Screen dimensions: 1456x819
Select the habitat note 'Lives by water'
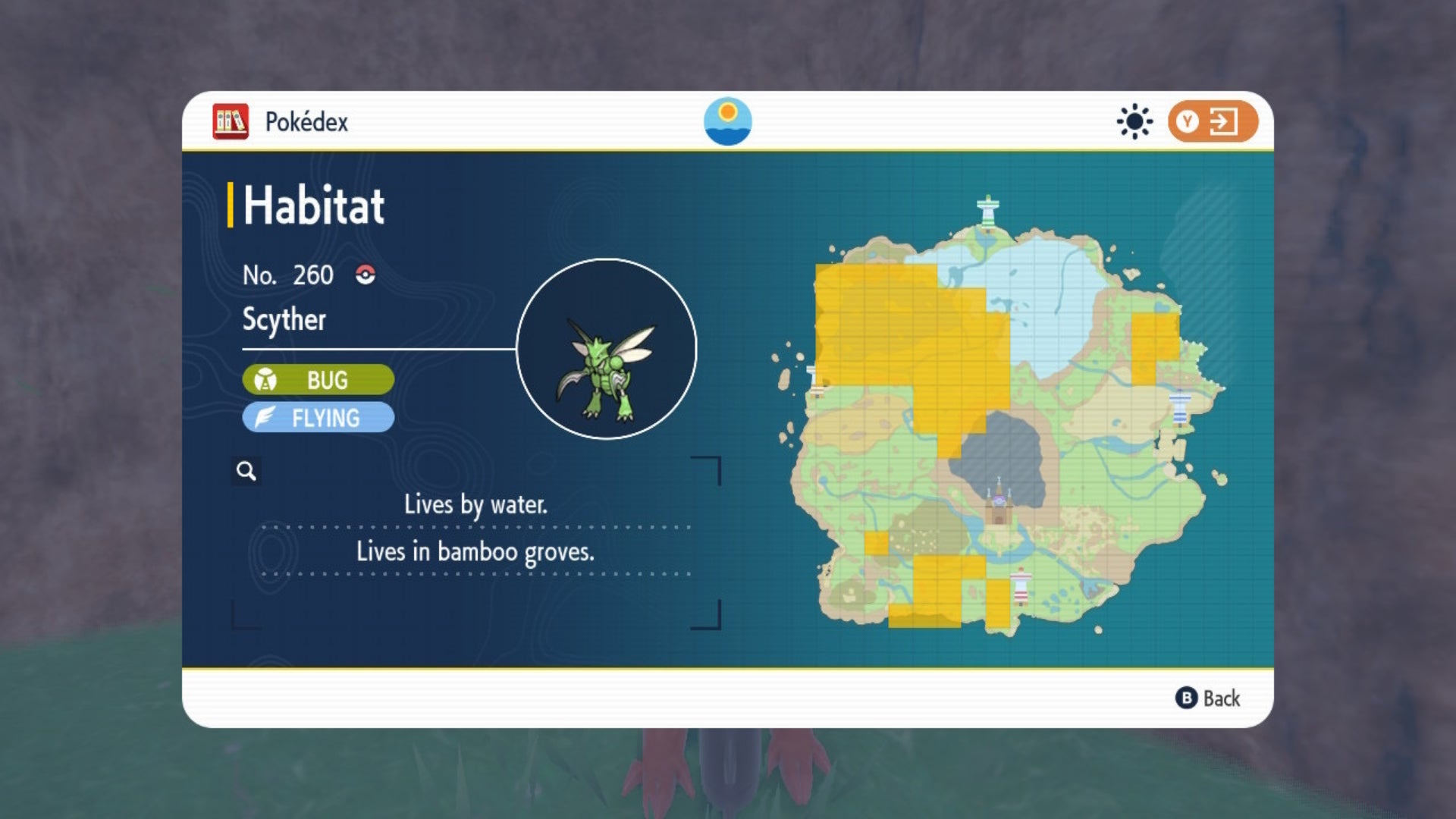[478, 505]
